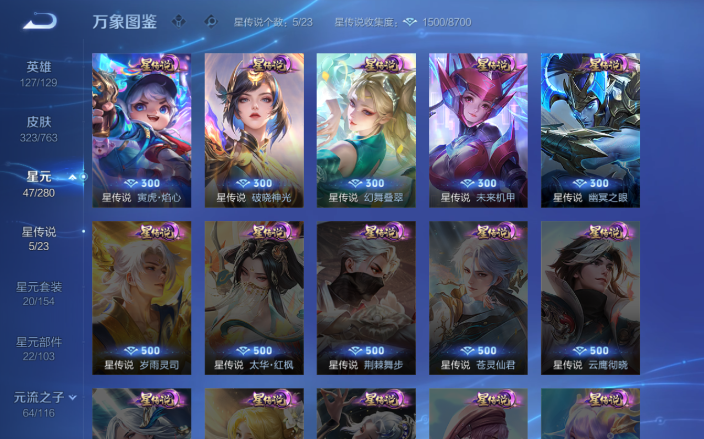The width and height of the screenshot is (704, 439).
Task: Open the 岁雨灵司 skin card
Action: click(x=141, y=297)
